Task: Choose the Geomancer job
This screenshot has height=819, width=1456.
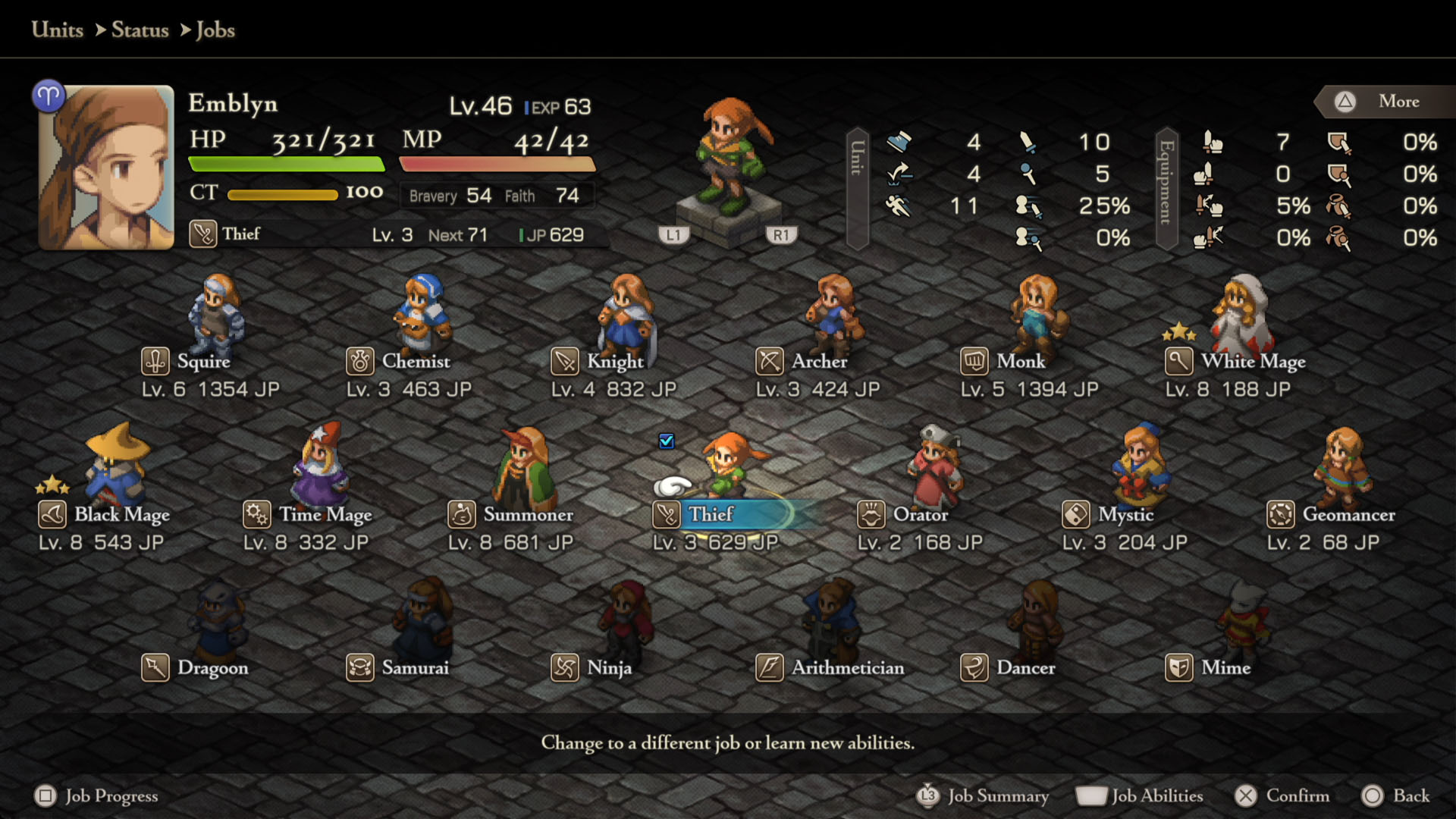Action: [x=1348, y=515]
